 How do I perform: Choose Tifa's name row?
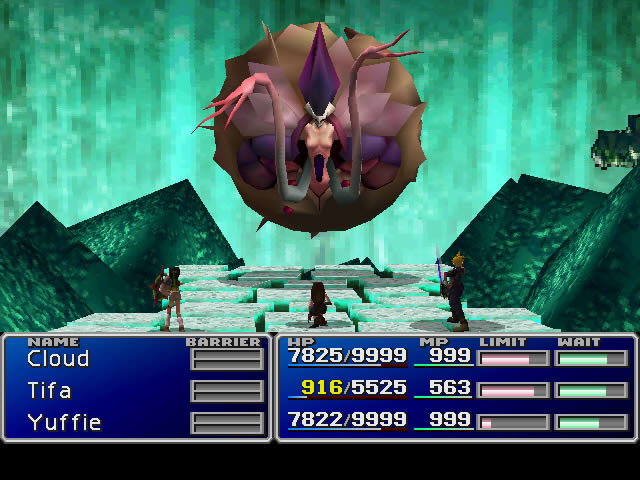49,391
